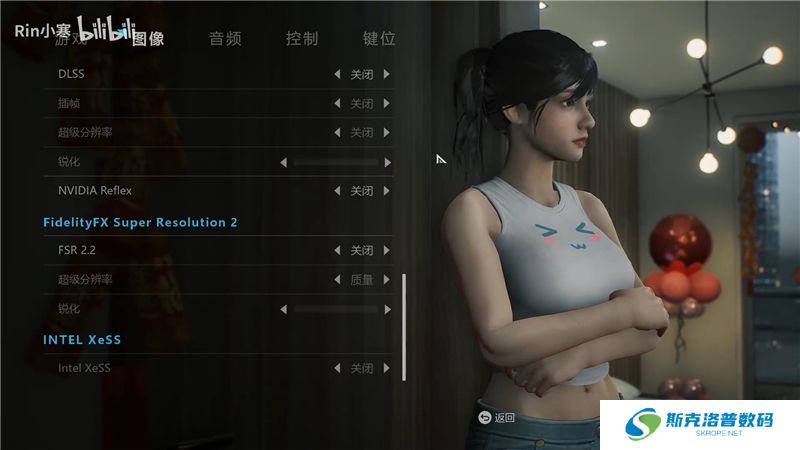Select the 键位 tab
Image resolution: width=800 pixels, height=450 pixels.
click(379, 39)
